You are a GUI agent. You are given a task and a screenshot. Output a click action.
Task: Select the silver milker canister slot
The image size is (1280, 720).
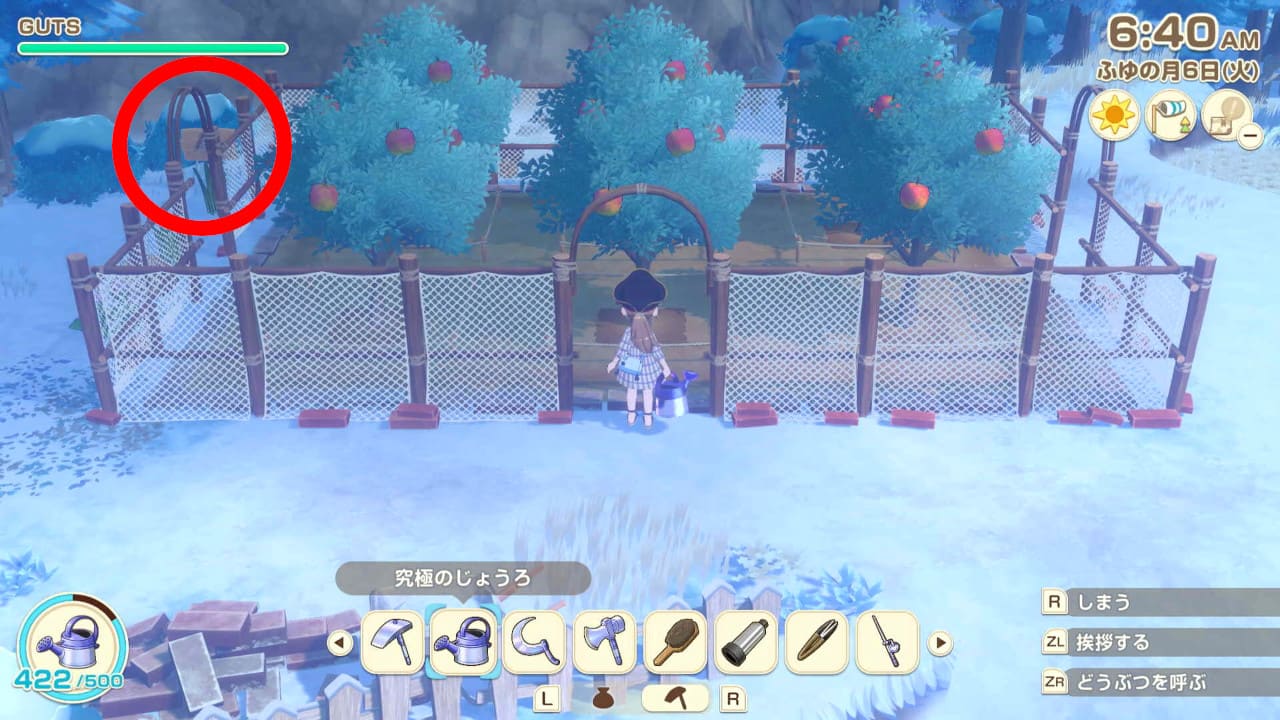click(x=747, y=642)
